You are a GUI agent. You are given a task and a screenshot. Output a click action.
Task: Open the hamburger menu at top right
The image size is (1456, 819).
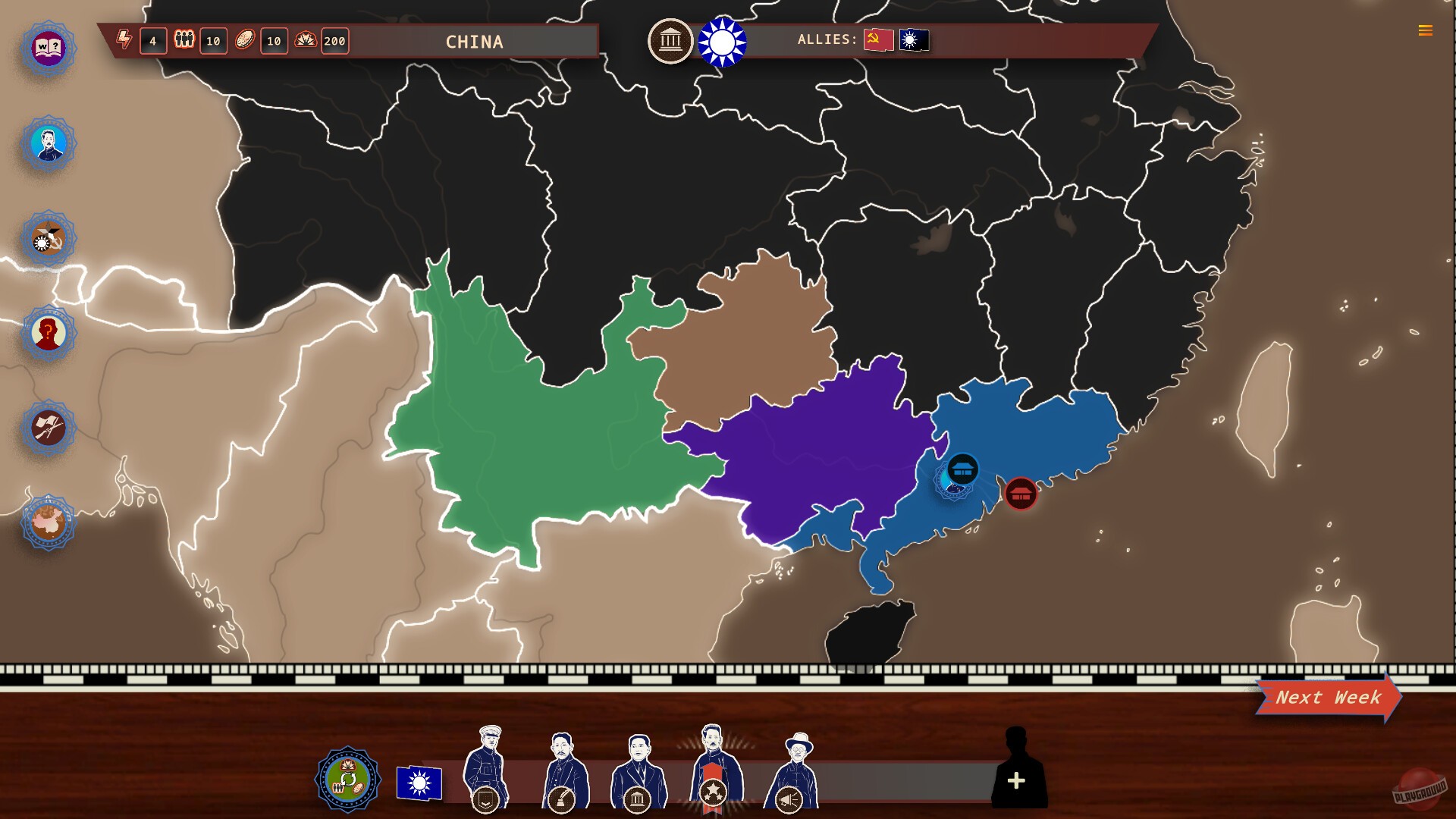[1425, 31]
